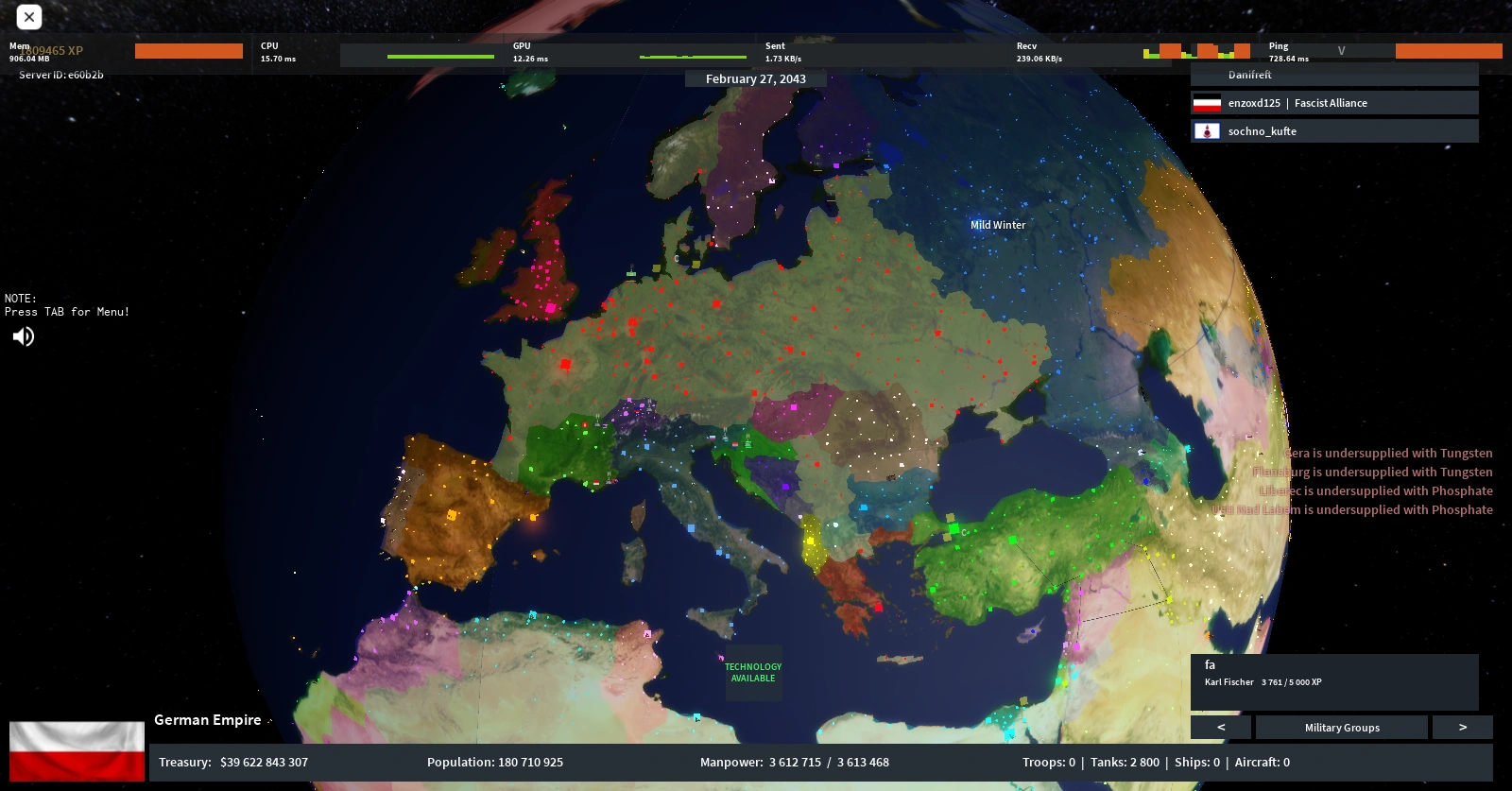Open the Technology Available panel
Image resolution: width=1512 pixels, height=791 pixels.
[753, 673]
